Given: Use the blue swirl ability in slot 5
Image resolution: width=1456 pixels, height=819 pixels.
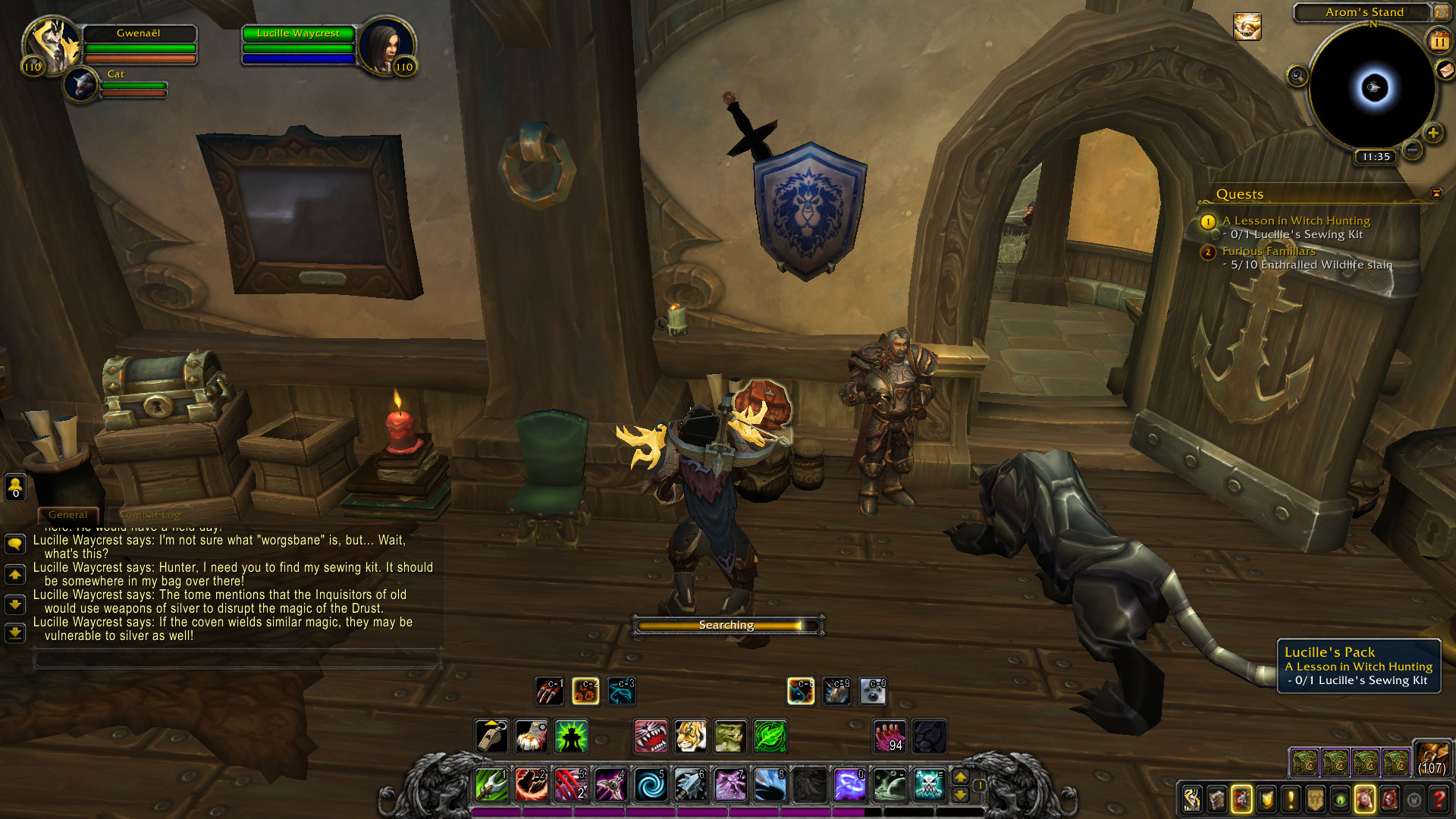Looking at the screenshot, I should click(x=650, y=786).
